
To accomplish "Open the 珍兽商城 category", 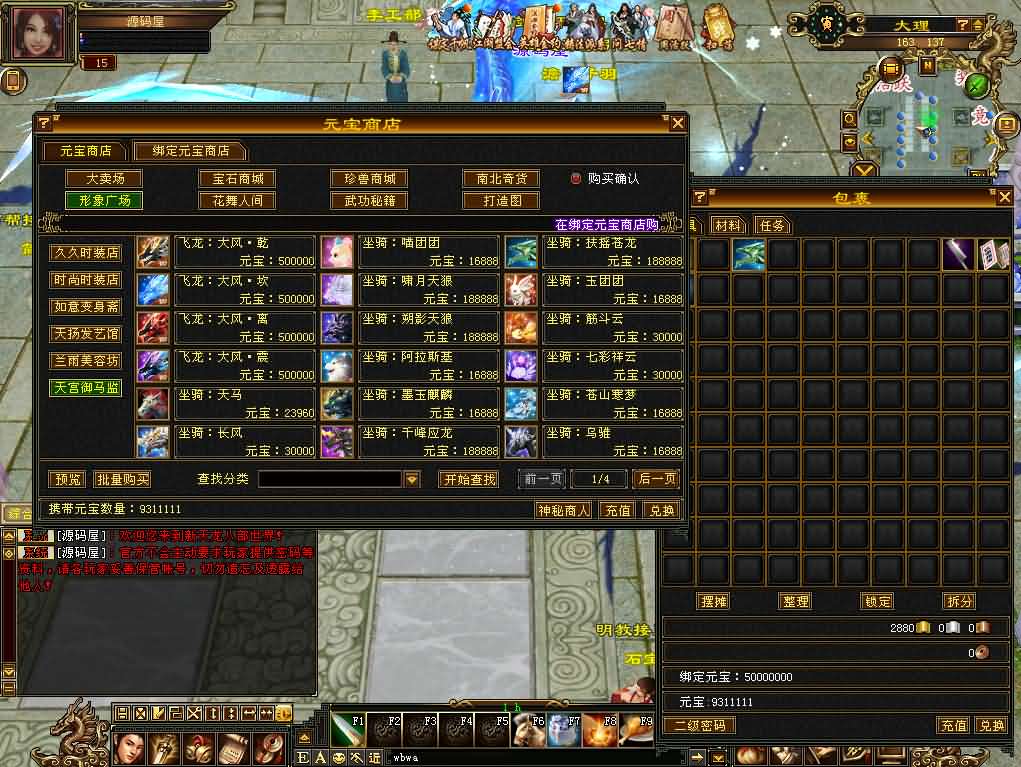I will 369,179.
